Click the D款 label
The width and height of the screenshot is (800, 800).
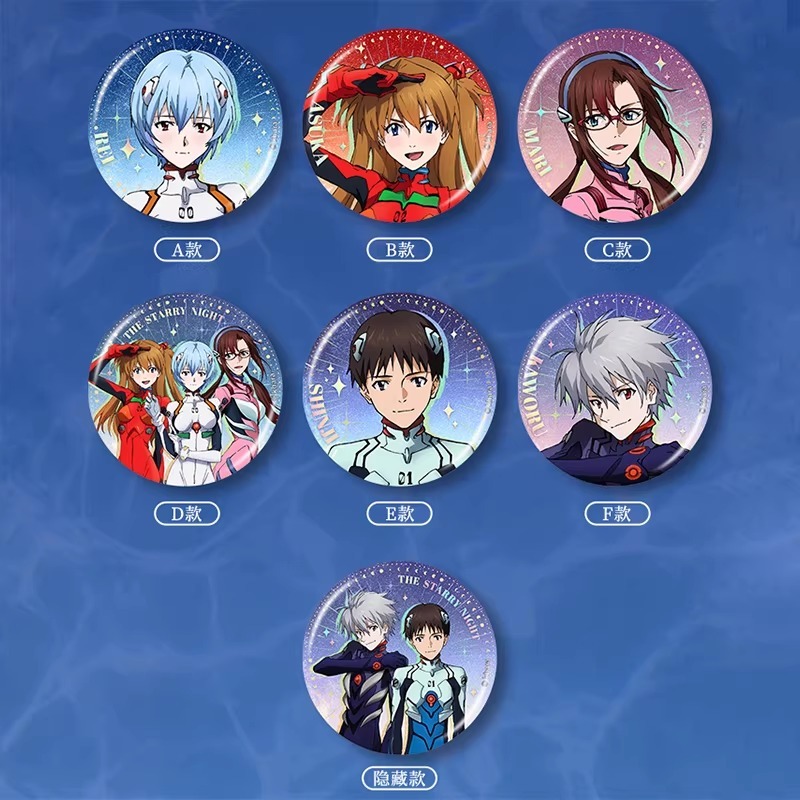click(187, 514)
